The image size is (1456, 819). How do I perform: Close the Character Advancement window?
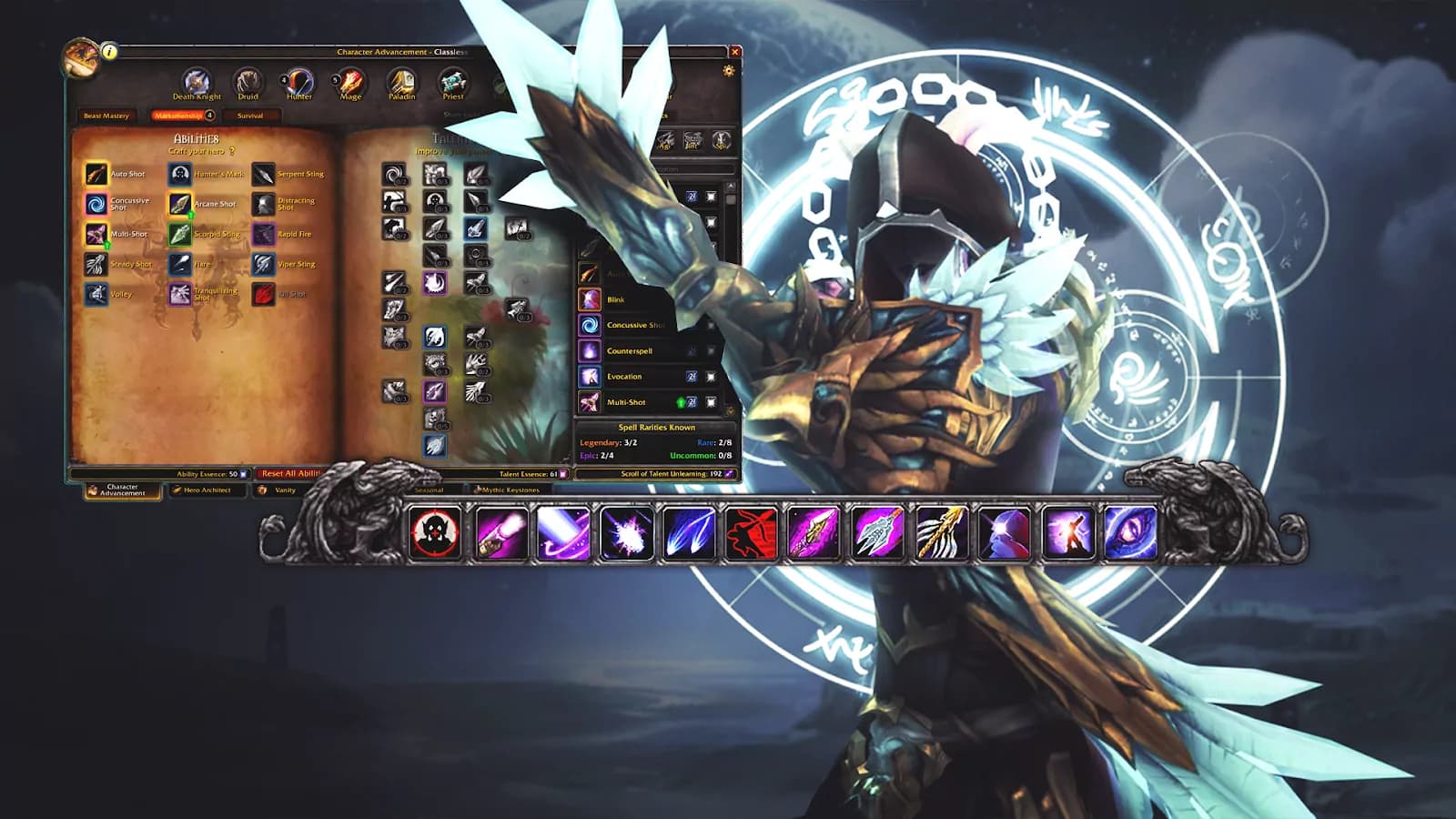735,52
